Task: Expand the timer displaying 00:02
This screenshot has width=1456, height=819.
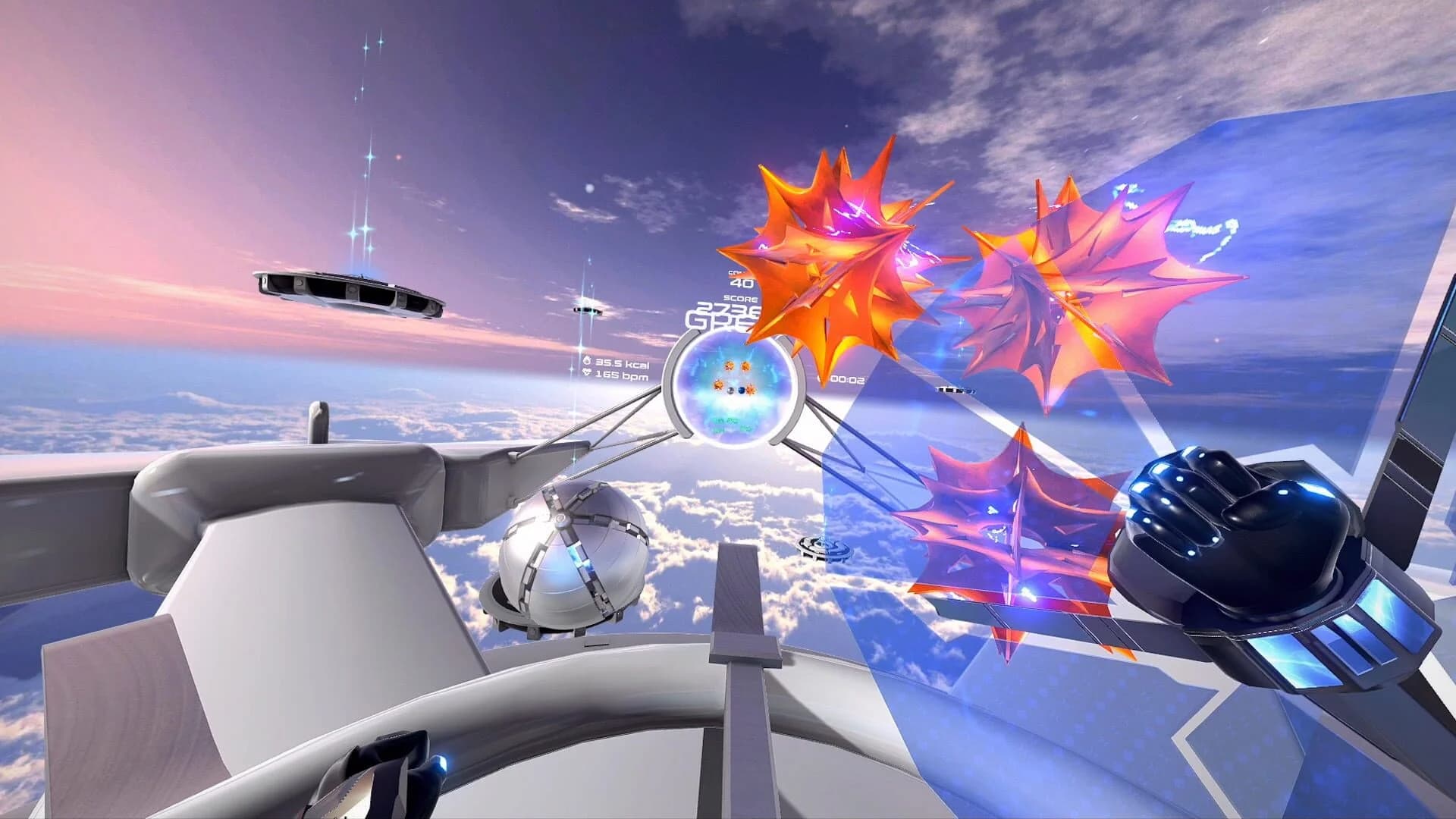Action: [849, 379]
